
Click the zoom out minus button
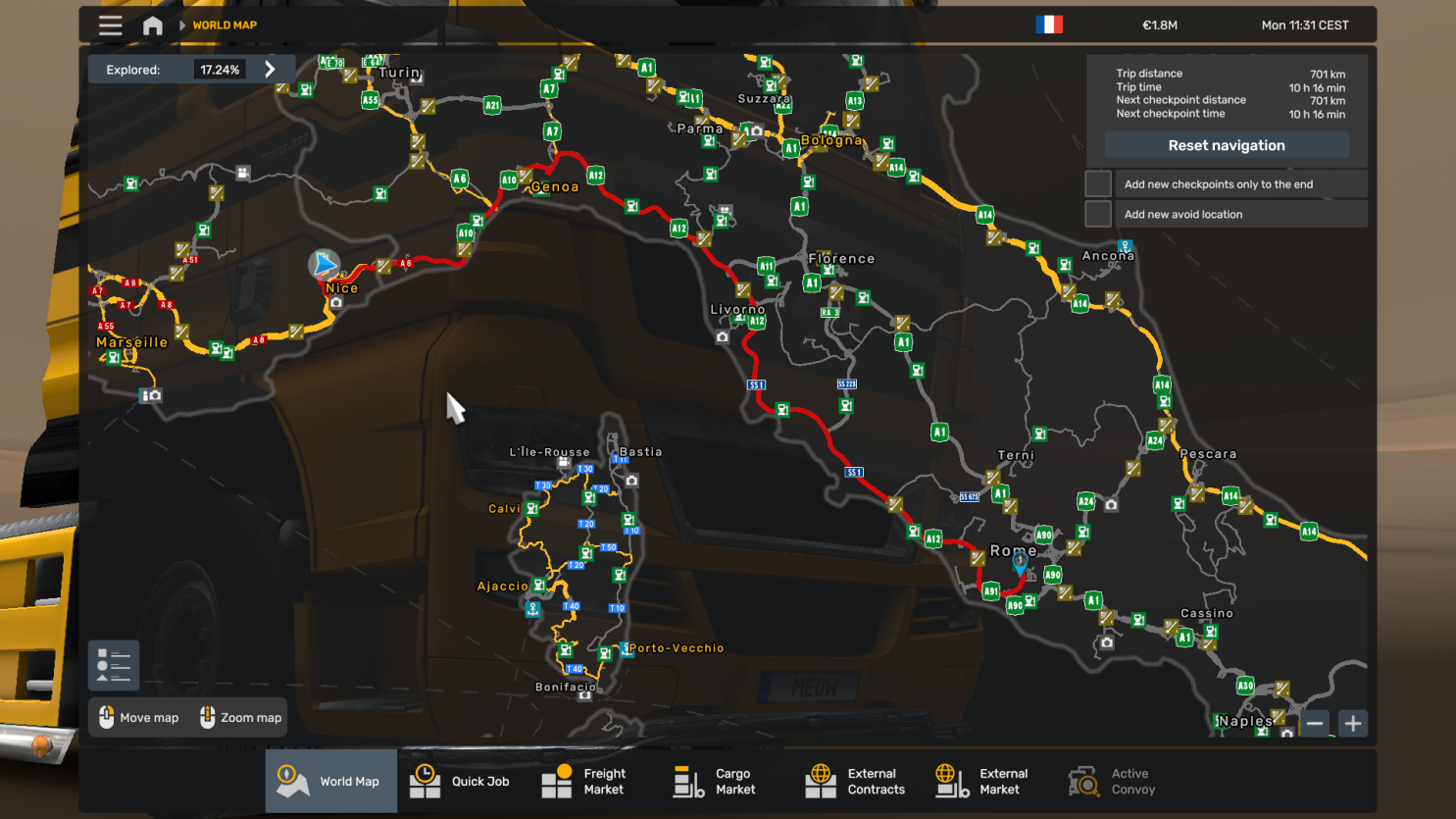pos(1316,723)
